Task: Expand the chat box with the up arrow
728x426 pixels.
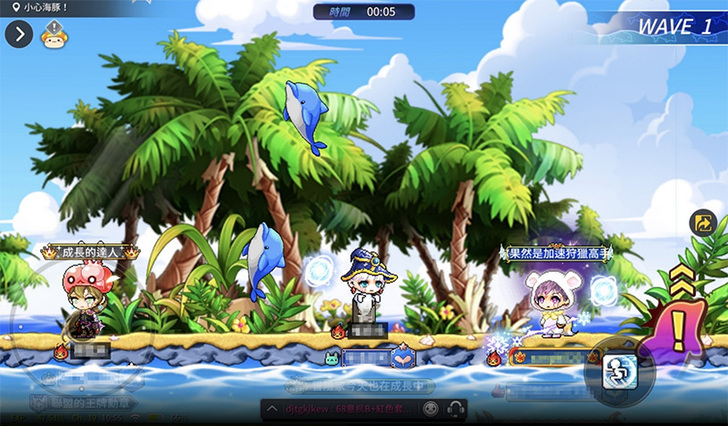Action: [x=272, y=410]
